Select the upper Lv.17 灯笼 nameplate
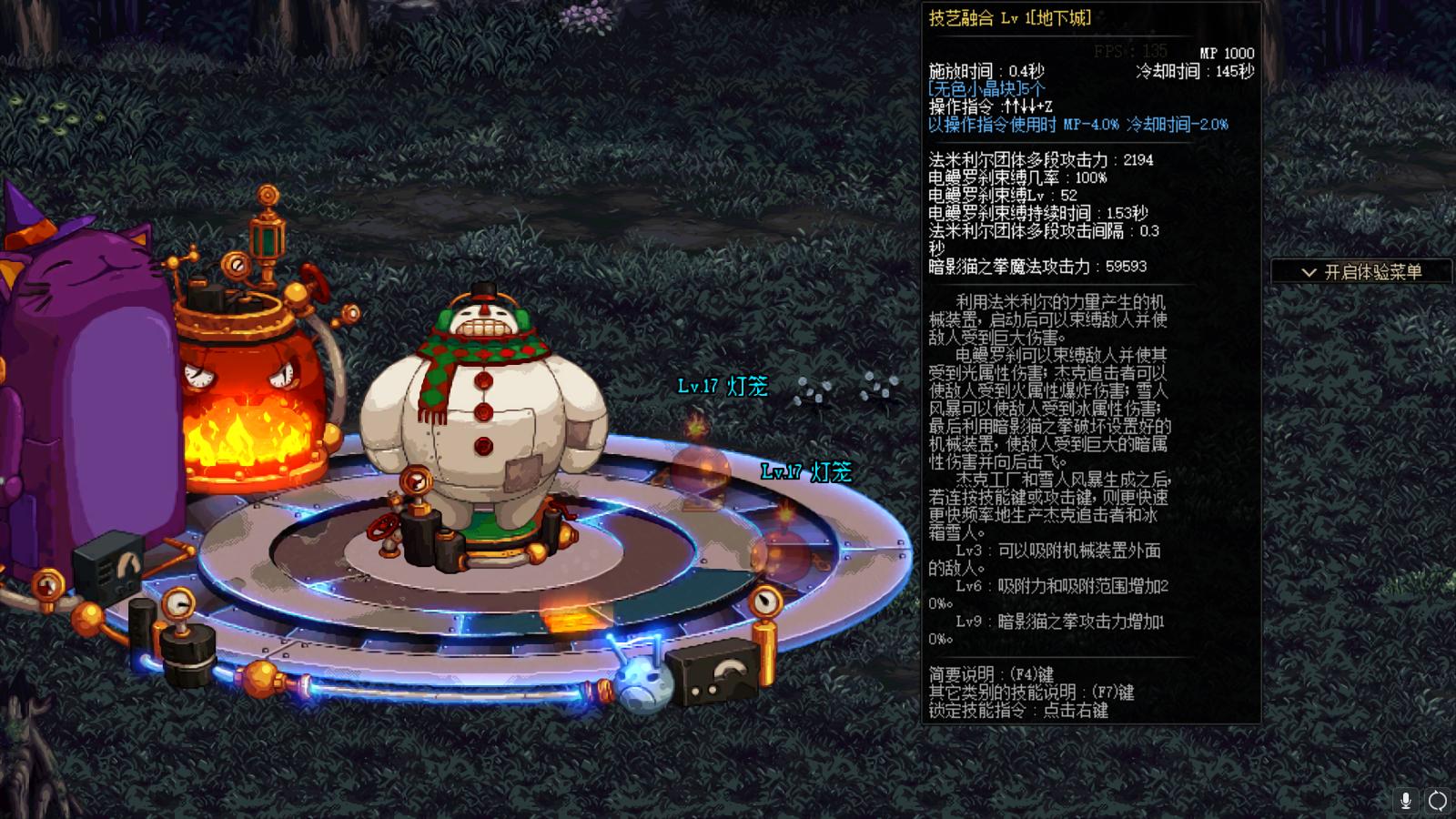 pos(722,386)
